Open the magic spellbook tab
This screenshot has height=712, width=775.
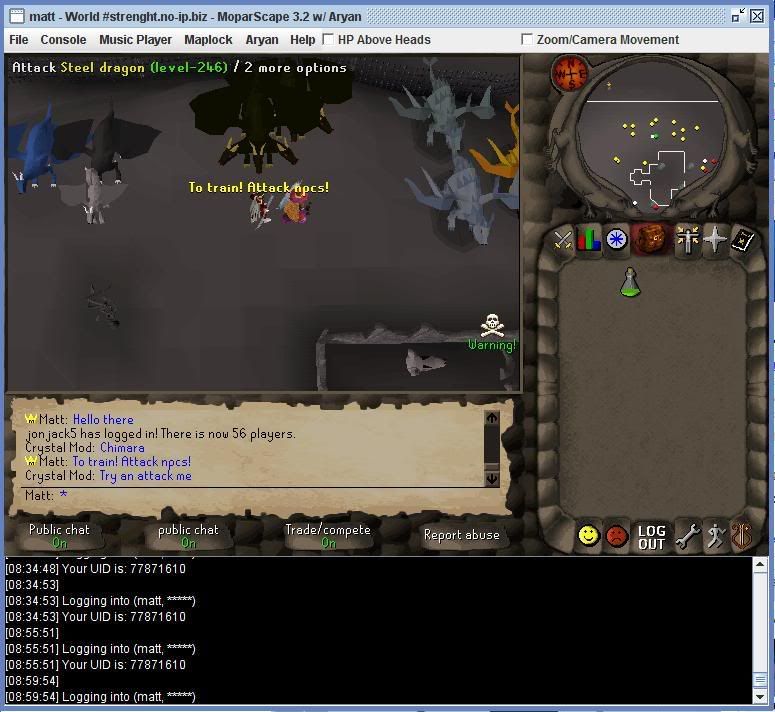741,240
